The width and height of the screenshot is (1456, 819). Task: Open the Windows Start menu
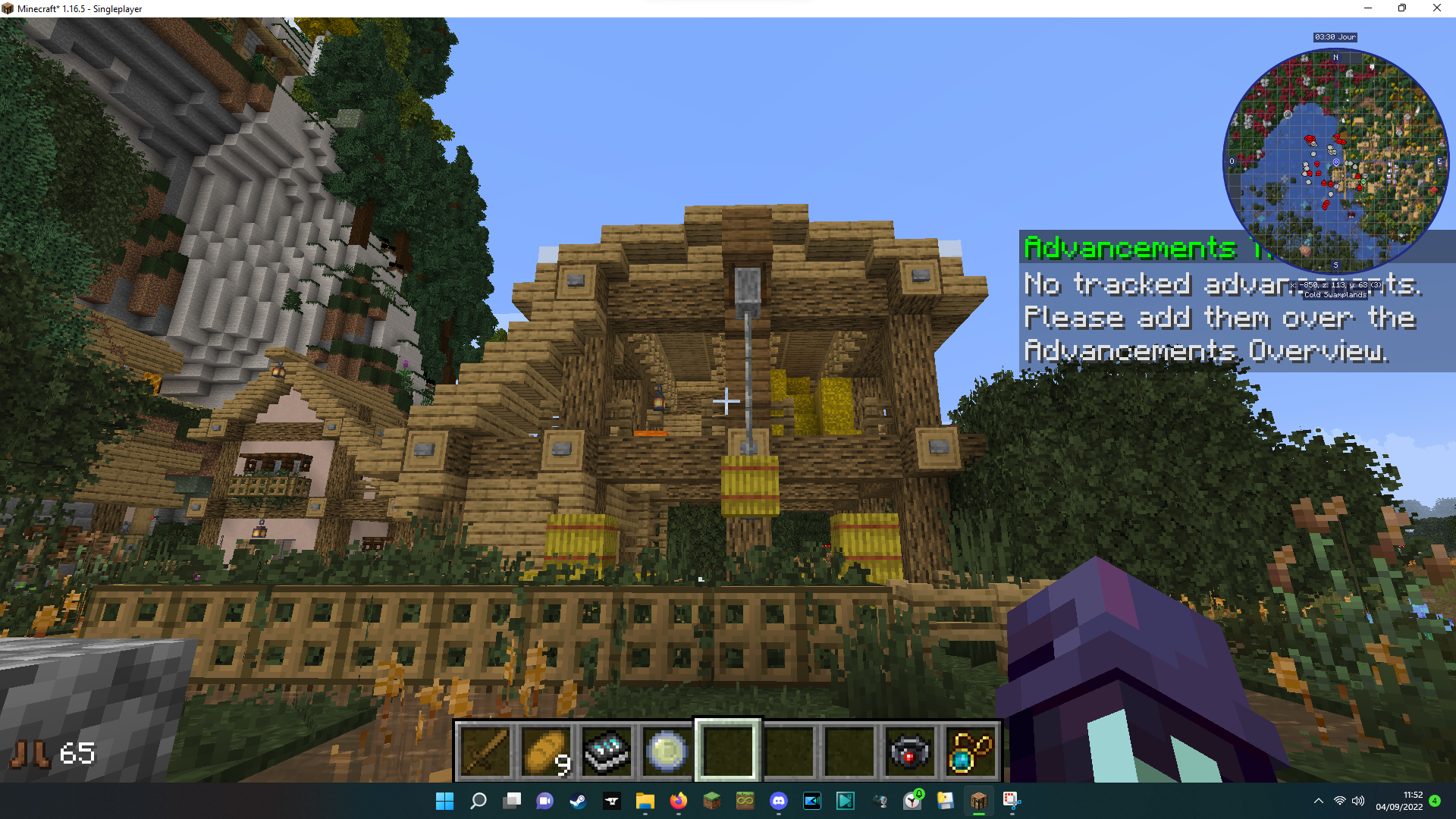tap(445, 801)
